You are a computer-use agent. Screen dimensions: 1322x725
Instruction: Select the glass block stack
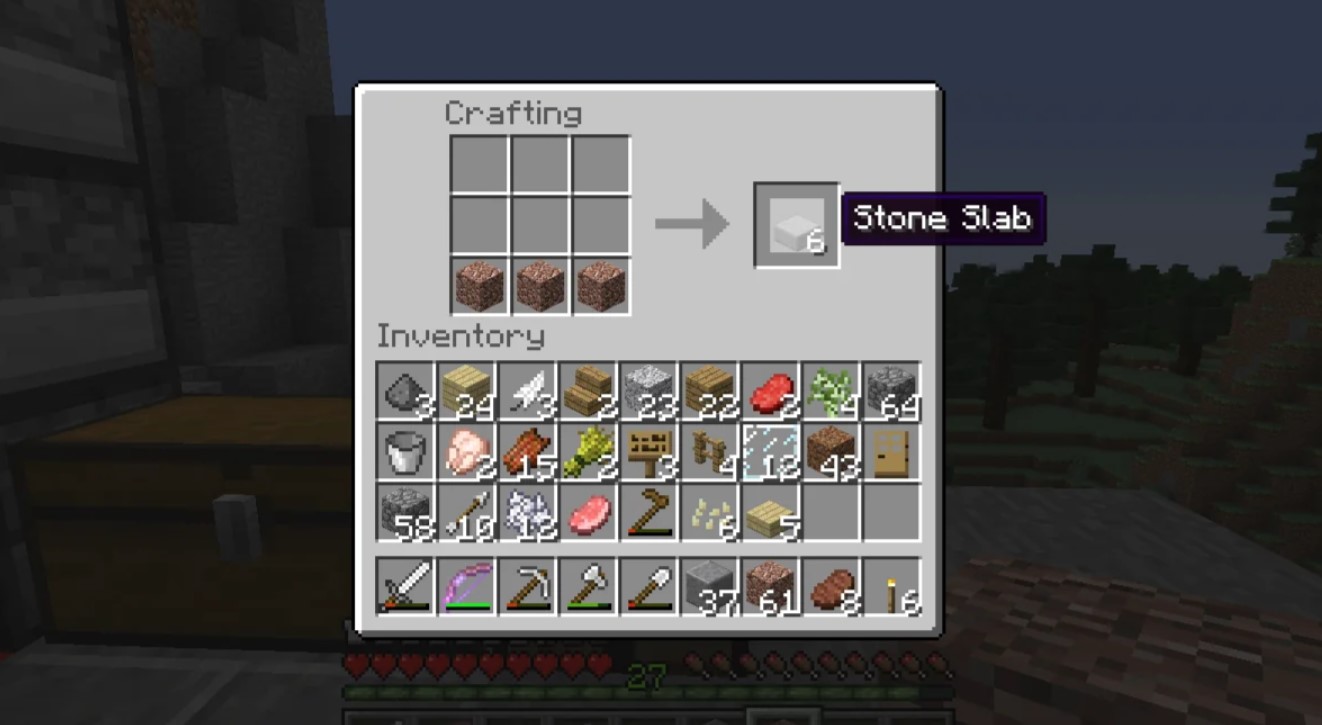(x=769, y=452)
